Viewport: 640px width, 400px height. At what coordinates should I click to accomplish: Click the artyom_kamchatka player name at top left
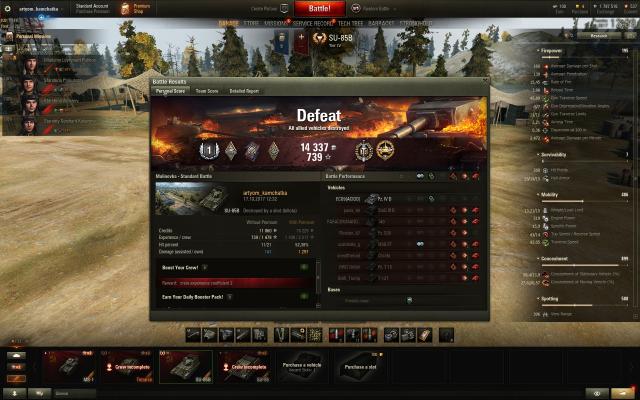click(38, 8)
